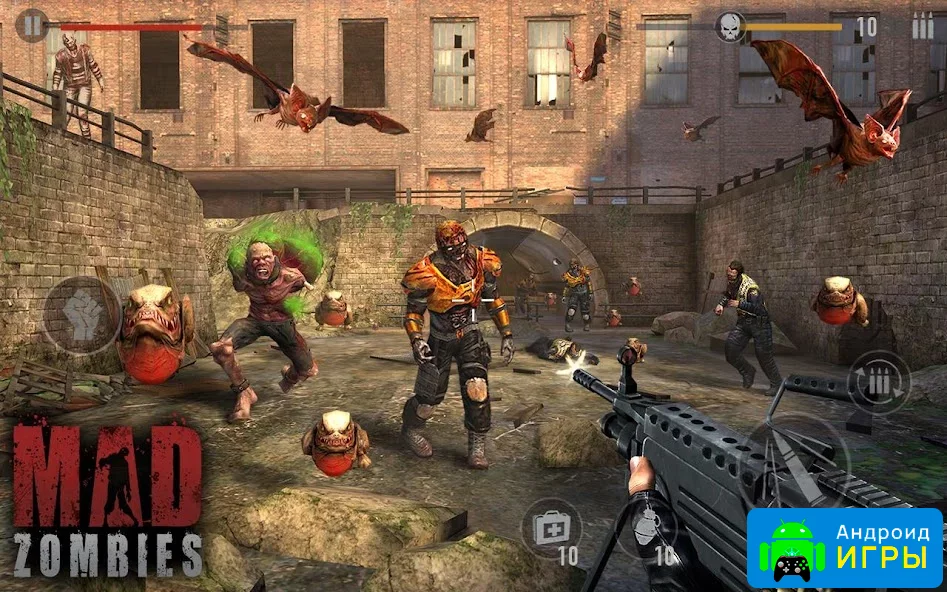This screenshot has height=592, width=947.
Task: Pause the game with the top-left button
Action: click(x=32, y=24)
